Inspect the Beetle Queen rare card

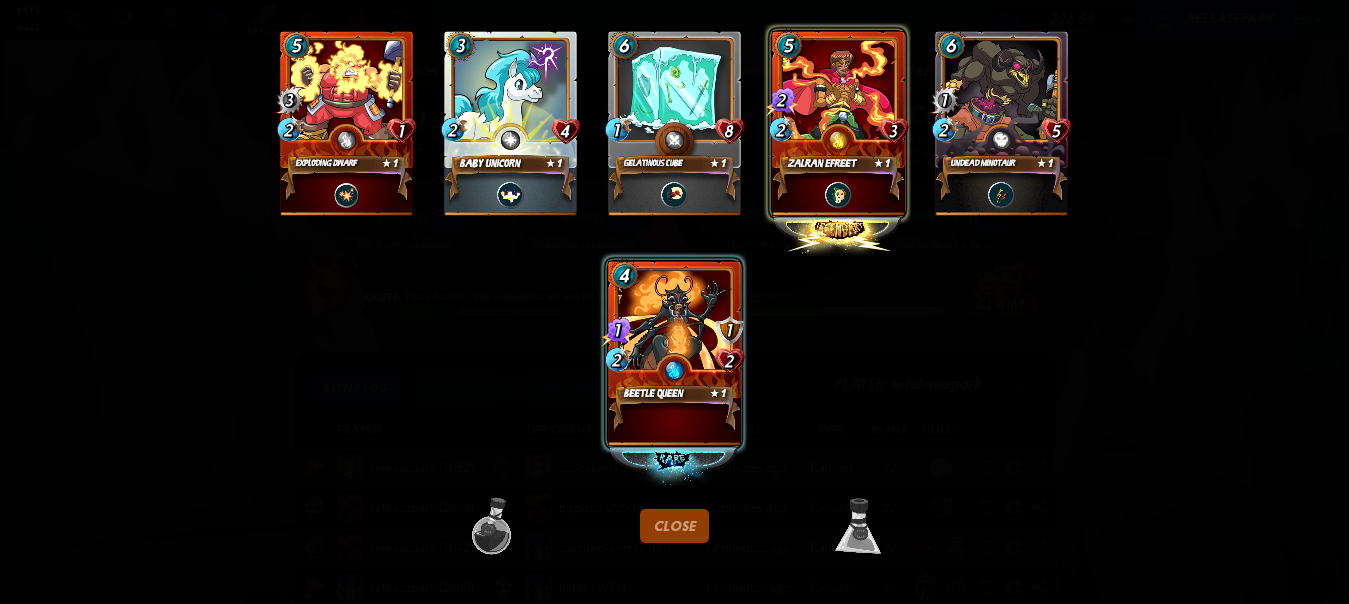(674, 352)
